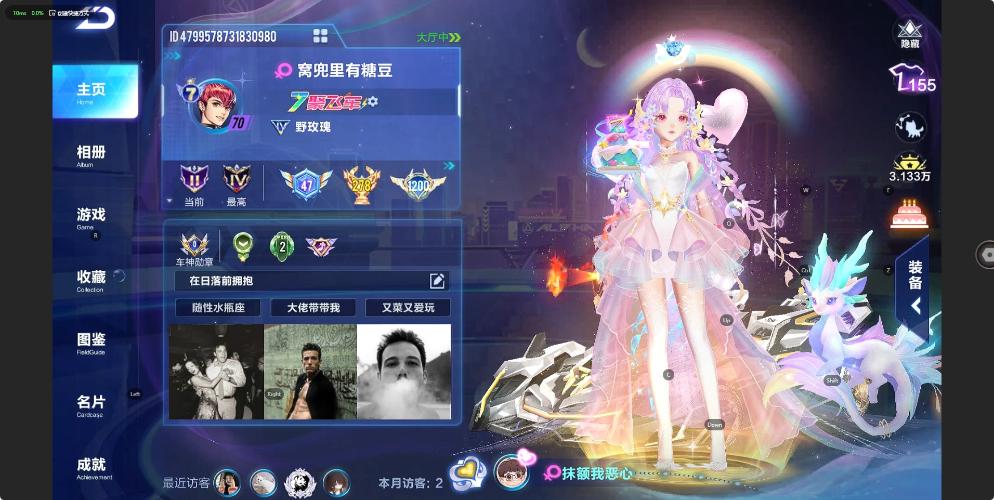The image size is (994, 500).
Task: Choose the 又菜又爱玩 tag
Action: coord(408,307)
